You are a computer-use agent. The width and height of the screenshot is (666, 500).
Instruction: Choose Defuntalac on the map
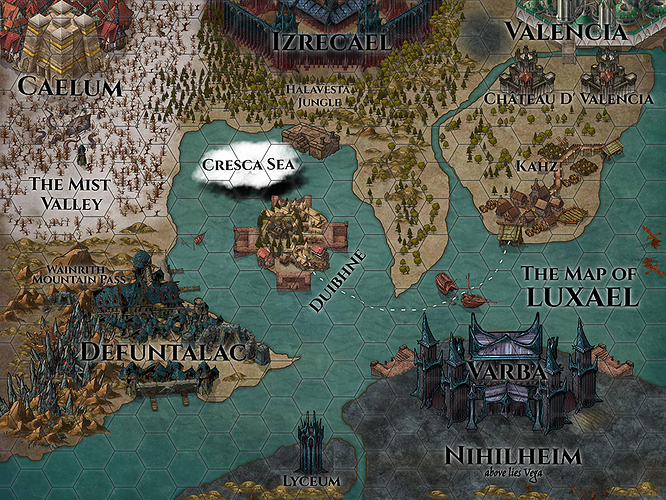point(164,352)
